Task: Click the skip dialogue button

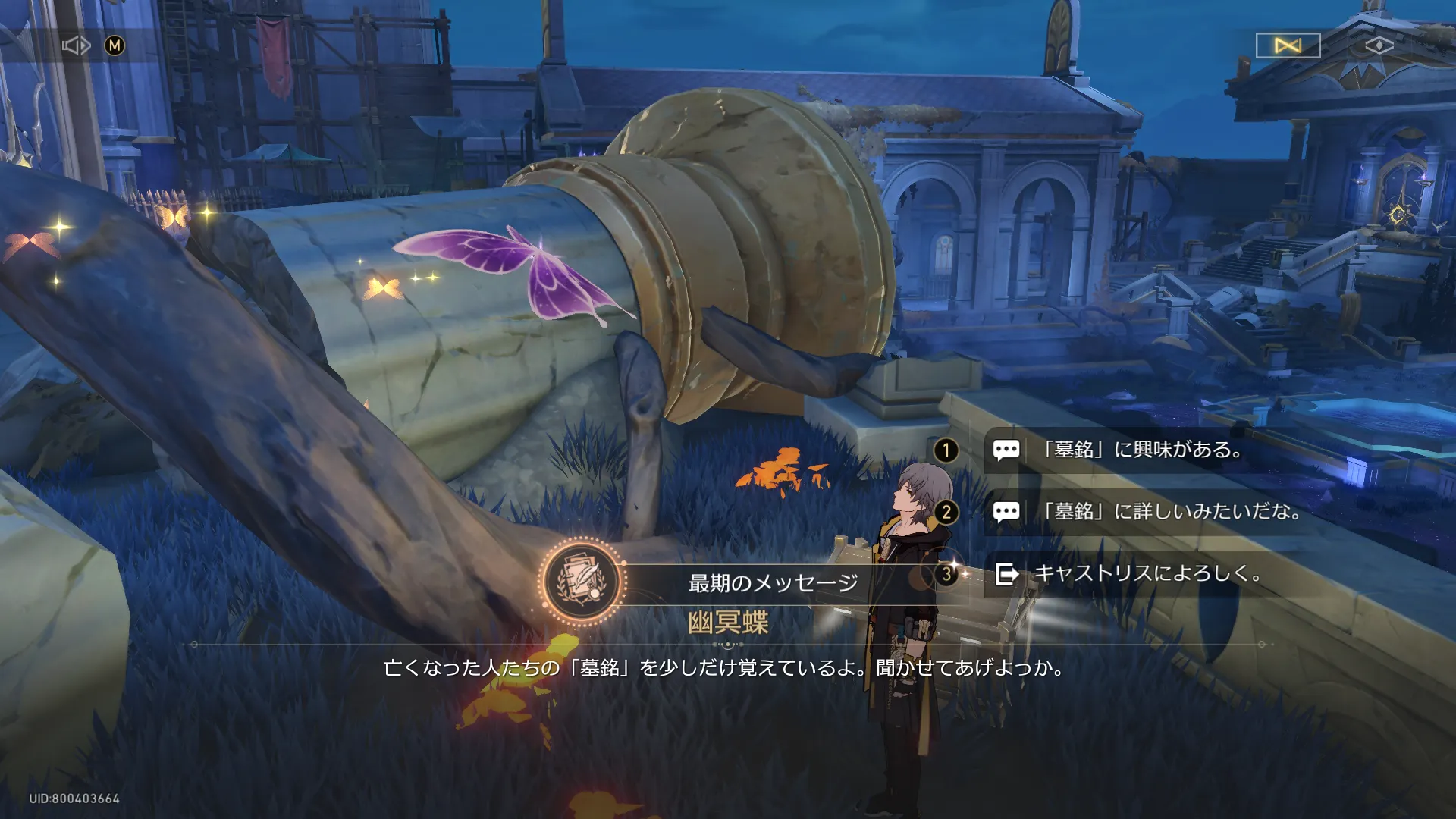Action: (1288, 46)
